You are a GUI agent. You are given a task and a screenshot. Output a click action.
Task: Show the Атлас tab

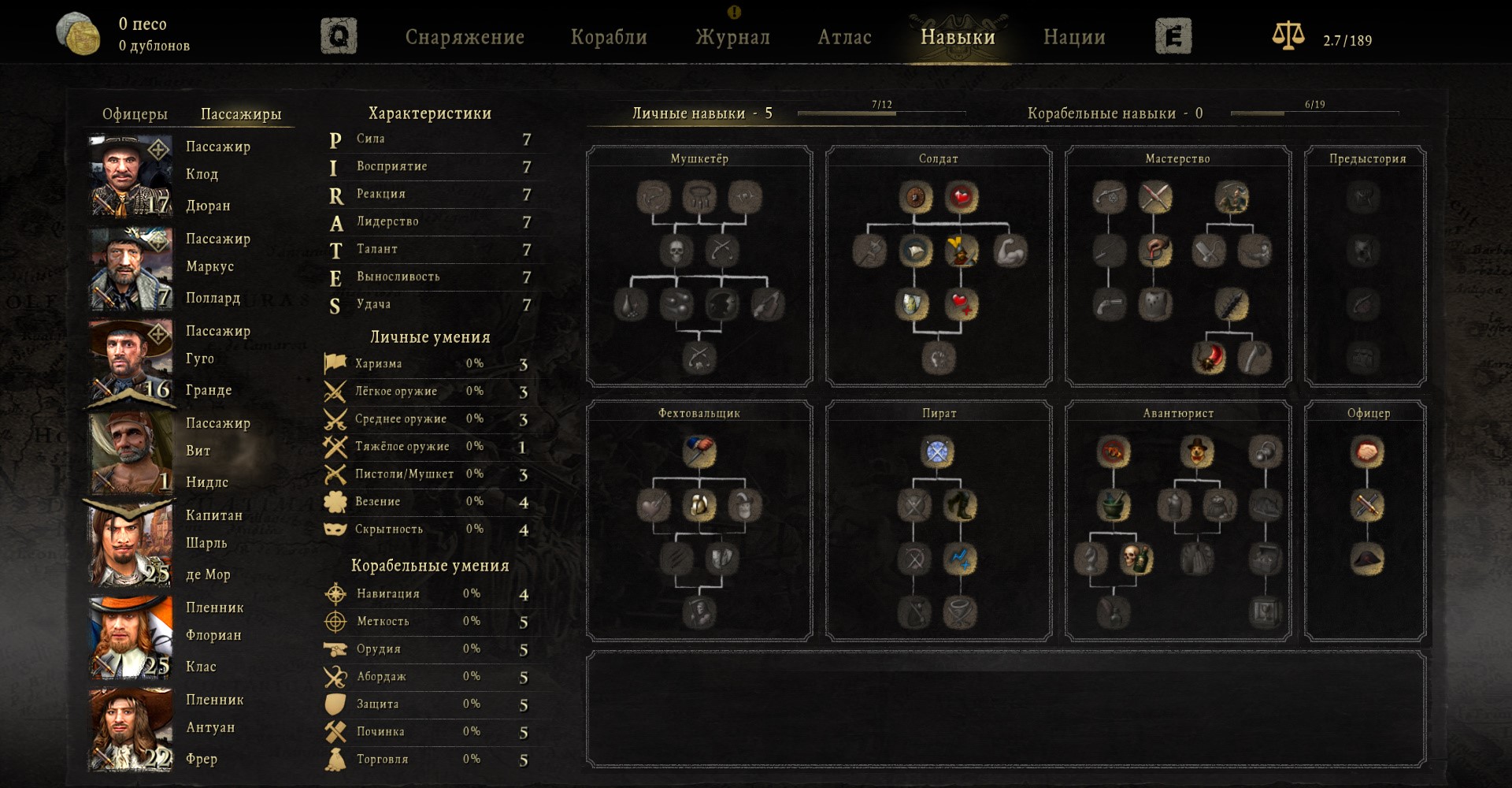(844, 37)
